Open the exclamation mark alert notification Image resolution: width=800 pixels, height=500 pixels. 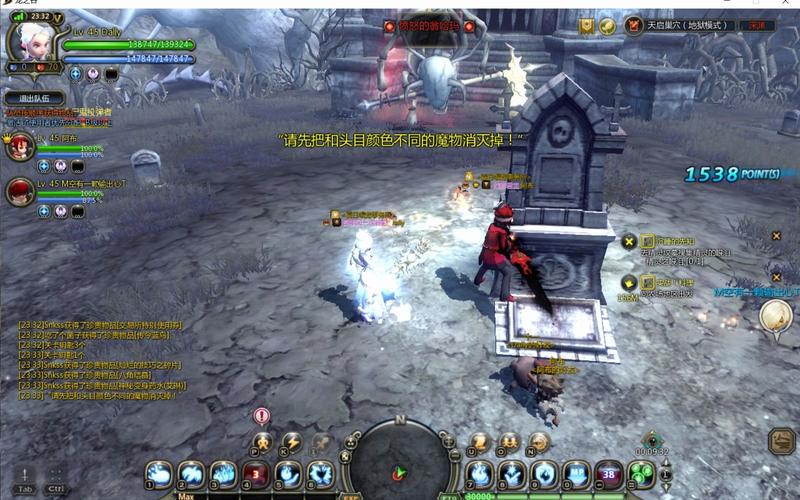pos(262,415)
